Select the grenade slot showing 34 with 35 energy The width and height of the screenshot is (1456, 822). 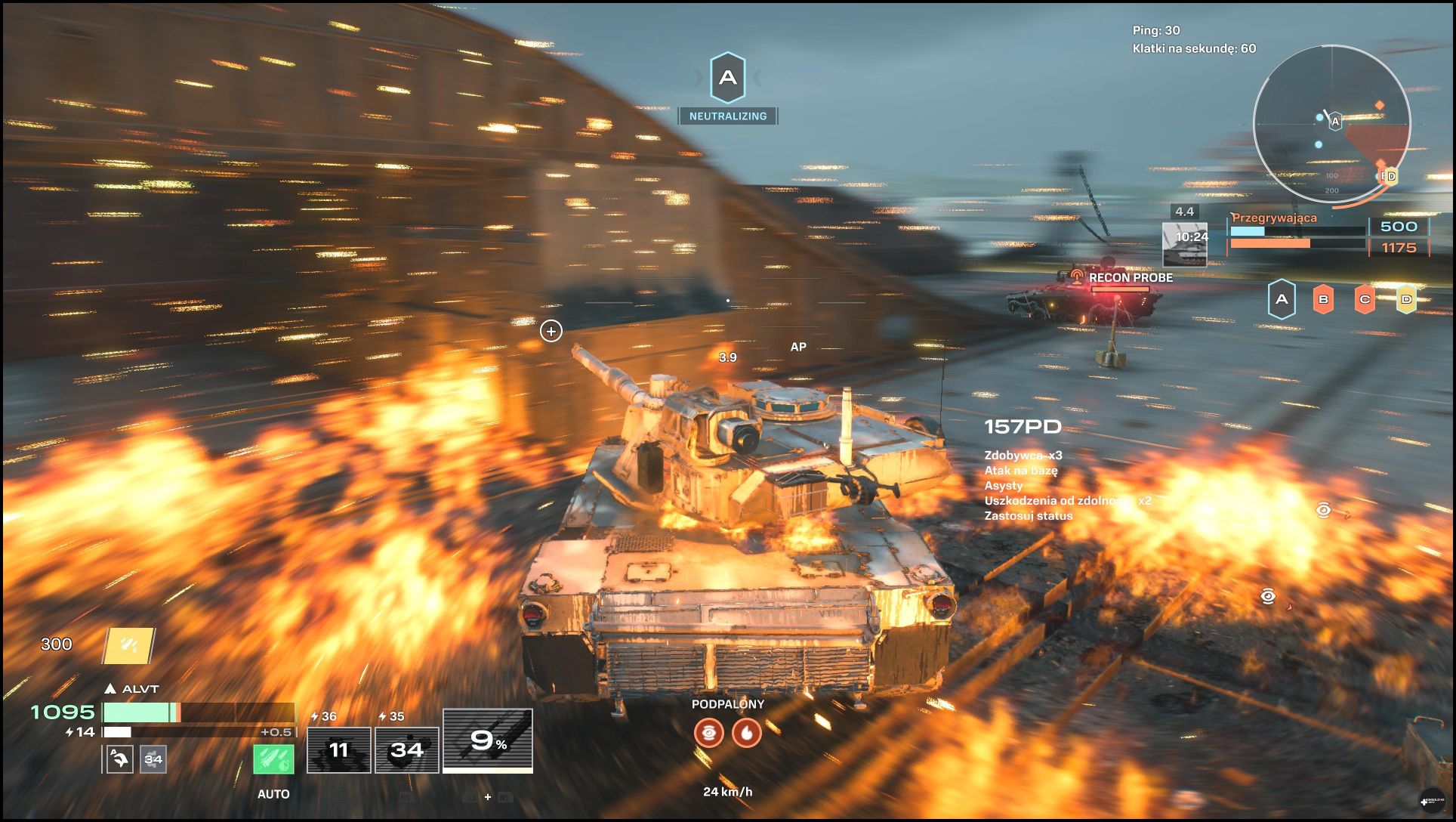[x=407, y=749]
